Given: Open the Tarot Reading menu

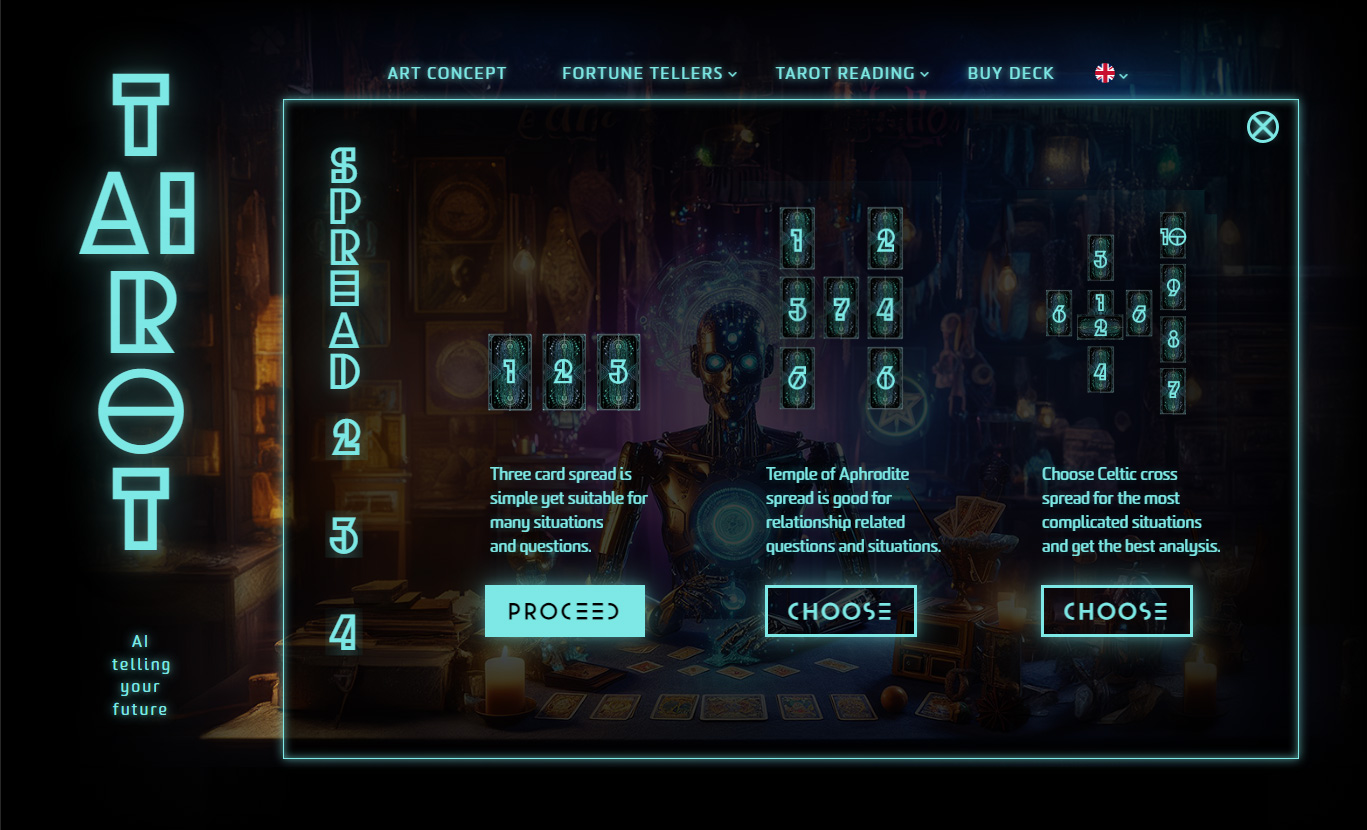Looking at the screenshot, I should coord(851,73).
